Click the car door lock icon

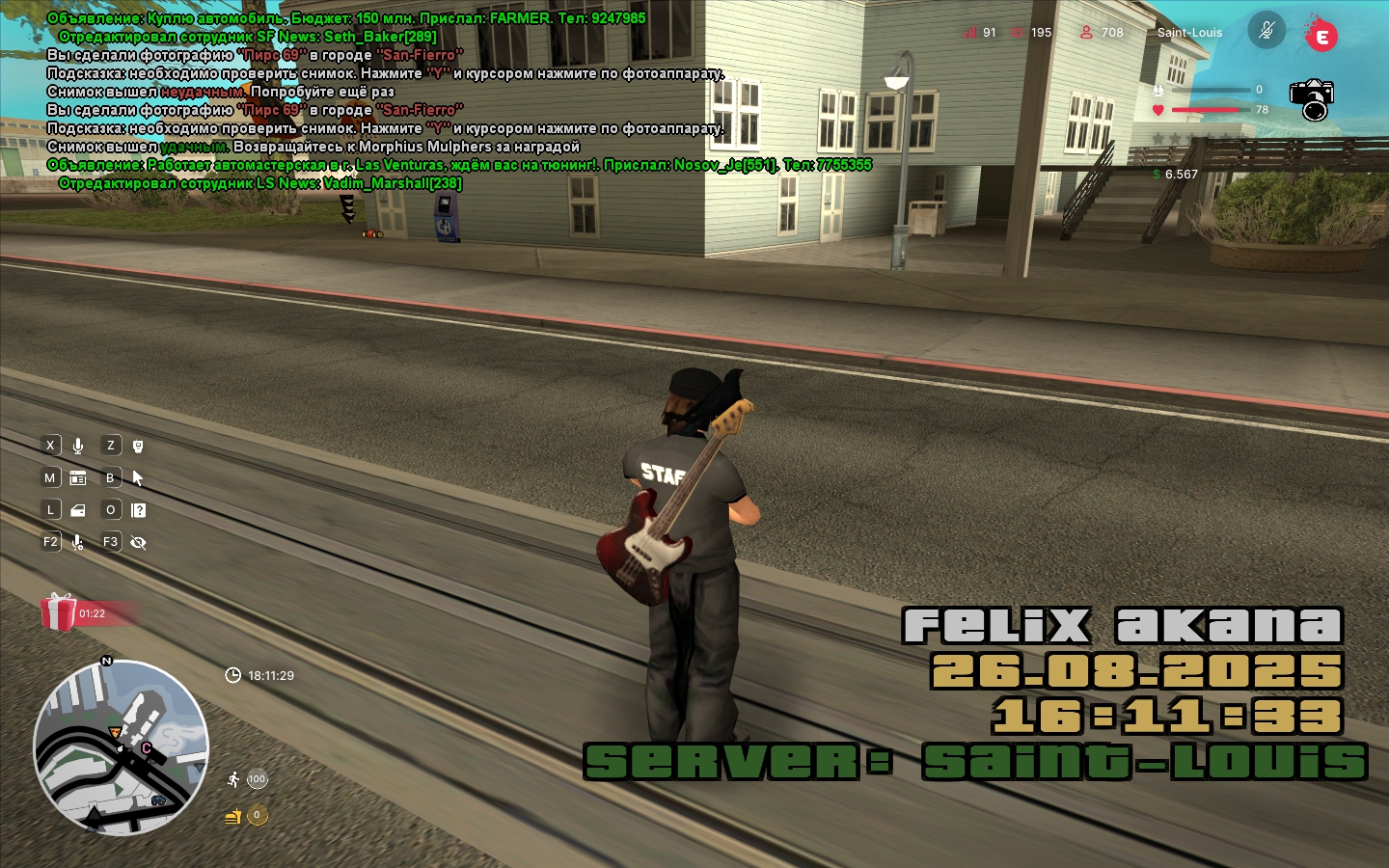(x=78, y=510)
